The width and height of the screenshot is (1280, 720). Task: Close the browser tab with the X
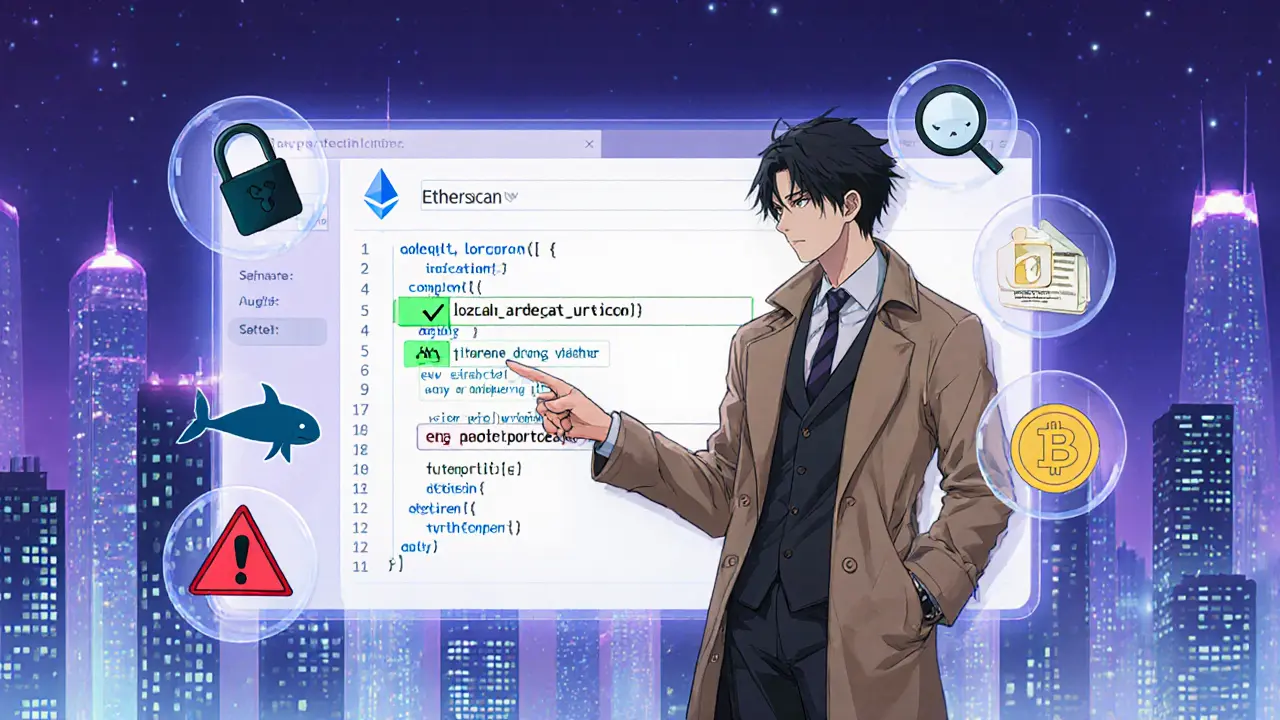[x=590, y=145]
